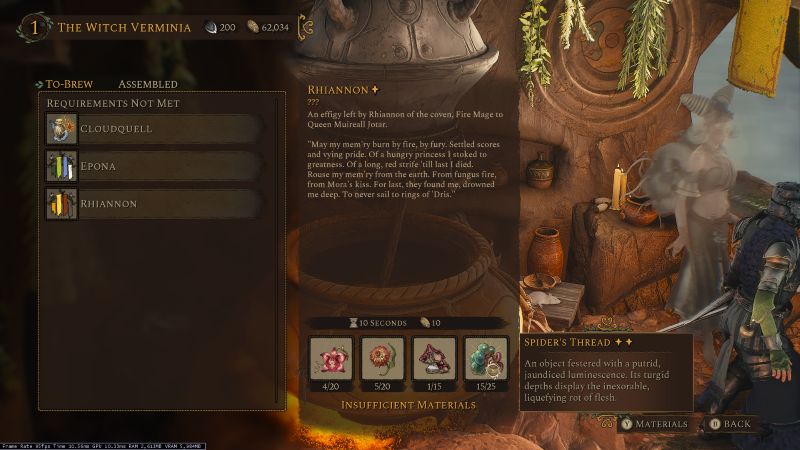Select the Spider's Thread material slot
The image size is (800, 450).
(x=486, y=357)
